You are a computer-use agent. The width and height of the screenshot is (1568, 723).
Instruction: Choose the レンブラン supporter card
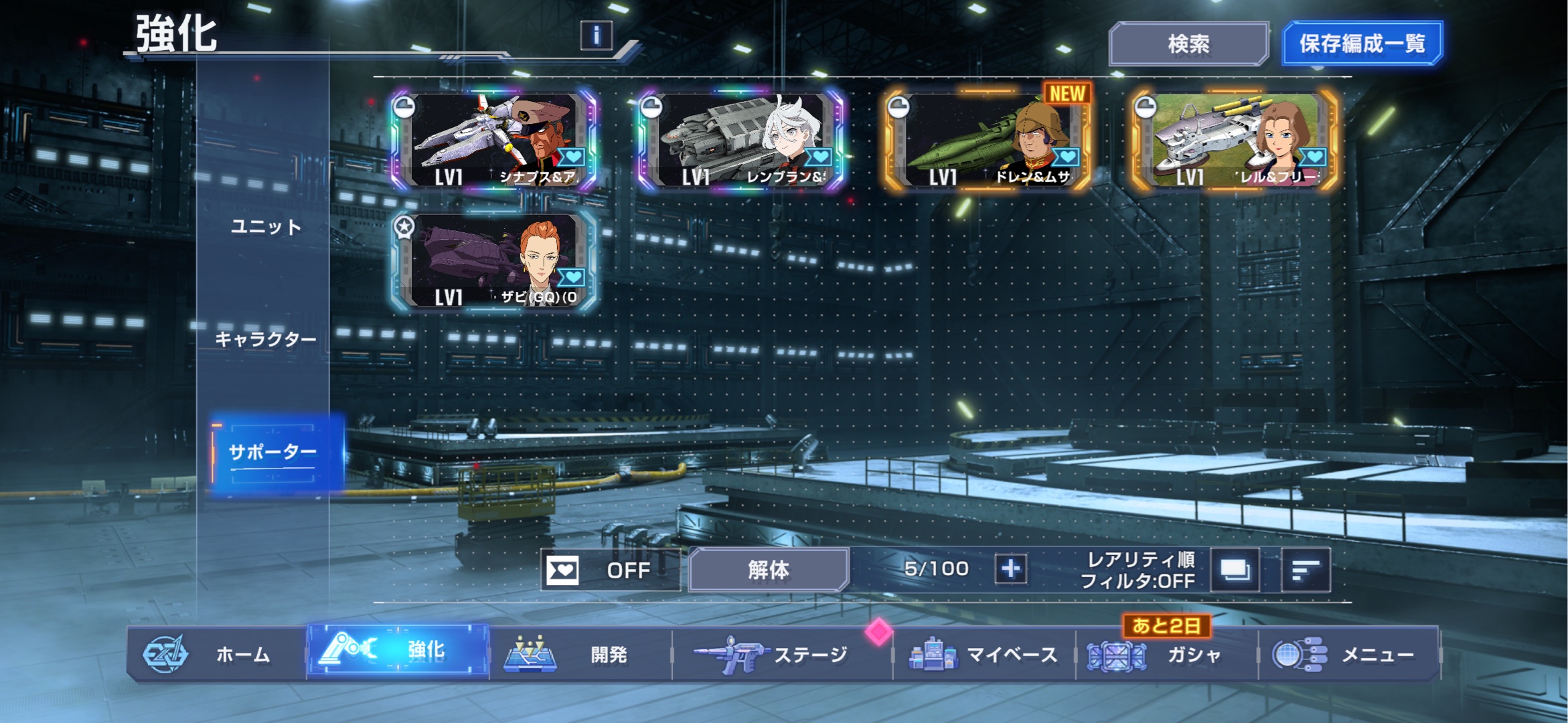pyautogui.click(x=740, y=141)
